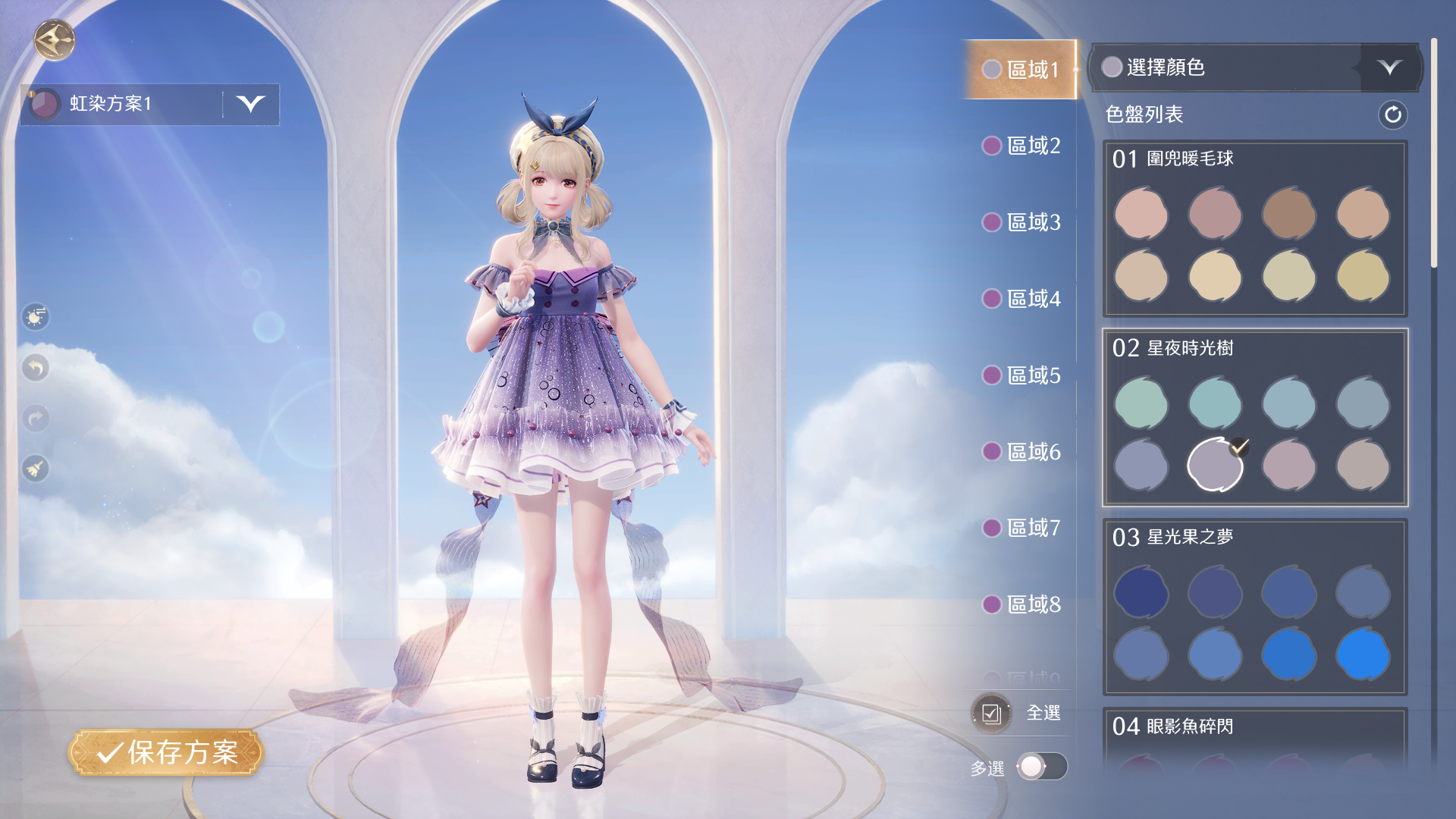1456x819 pixels.
Task: Switch to 區域8
Action: (x=1021, y=604)
